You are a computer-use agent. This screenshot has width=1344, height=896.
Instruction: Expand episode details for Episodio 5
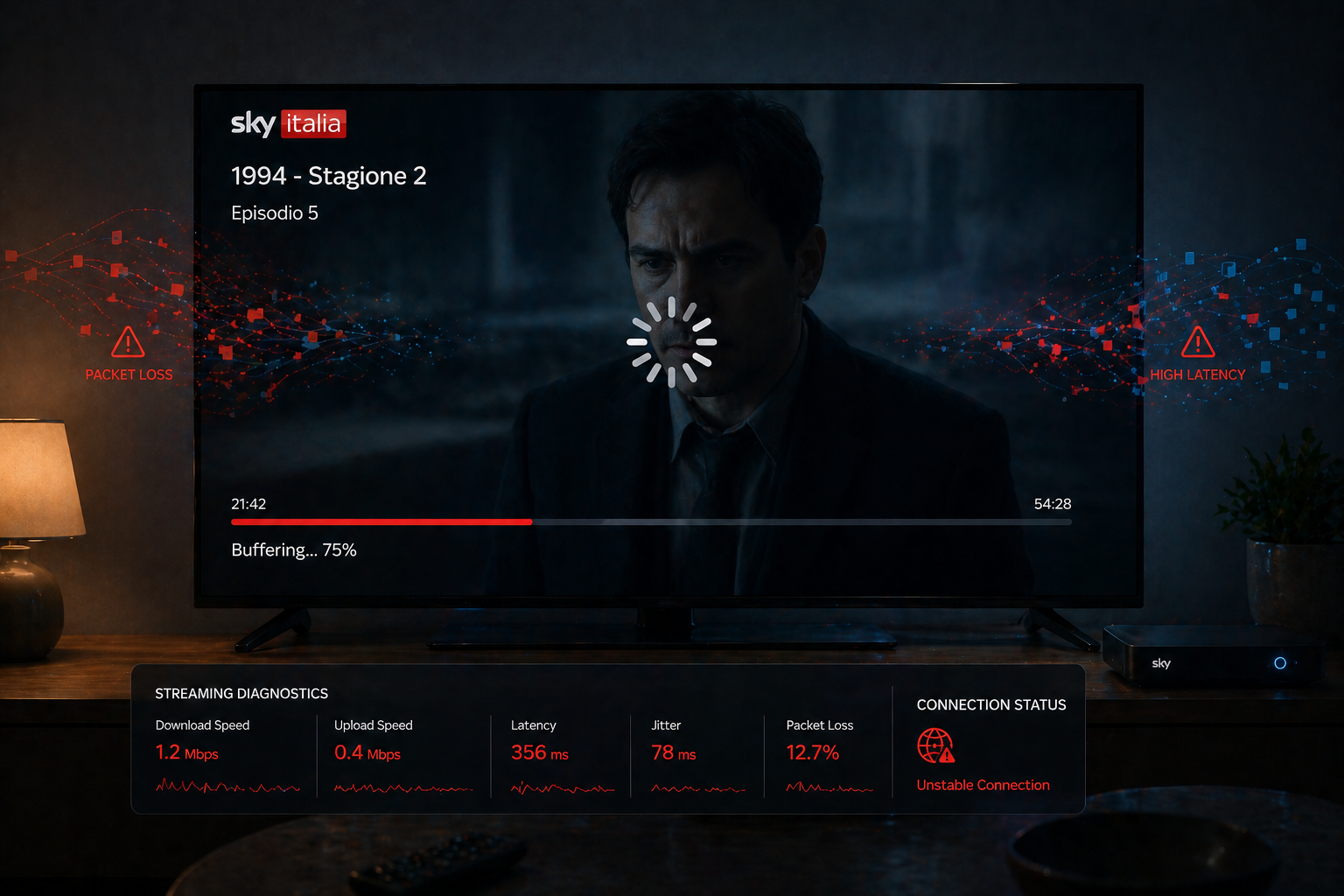[x=274, y=213]
